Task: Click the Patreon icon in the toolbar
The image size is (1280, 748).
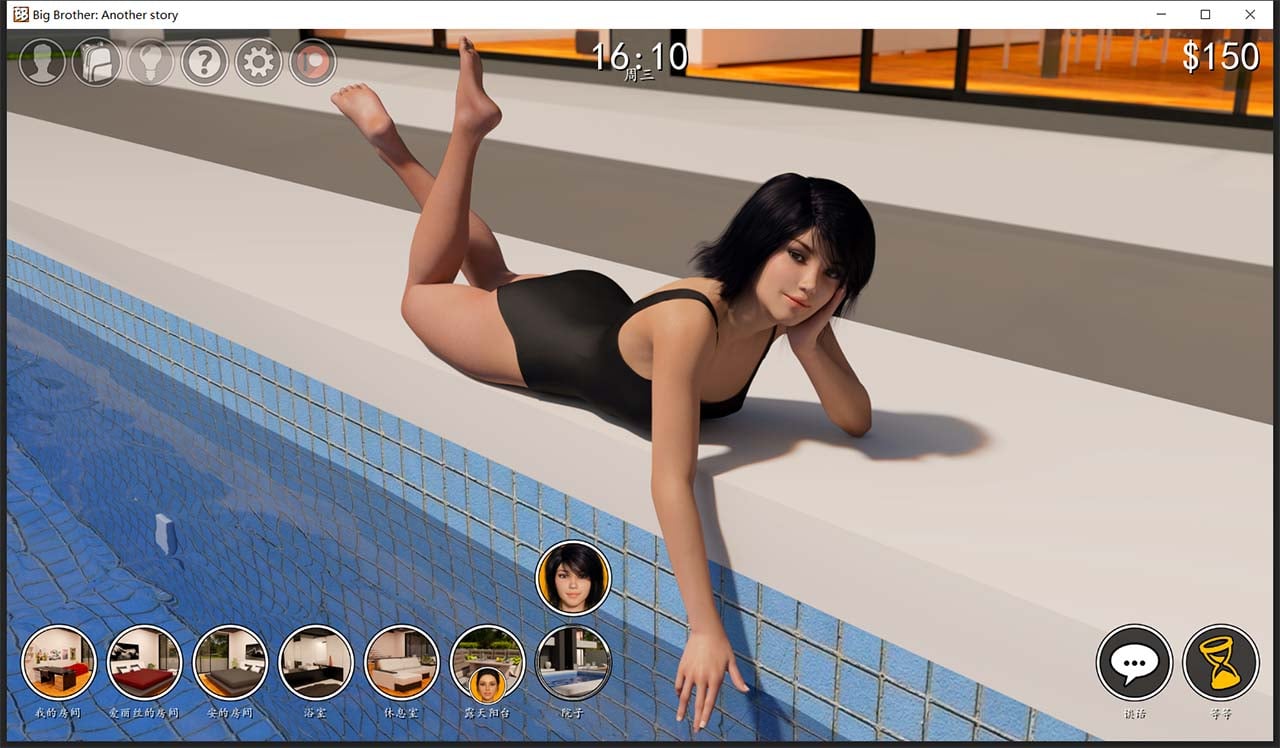Action: [x=311, y=62]
